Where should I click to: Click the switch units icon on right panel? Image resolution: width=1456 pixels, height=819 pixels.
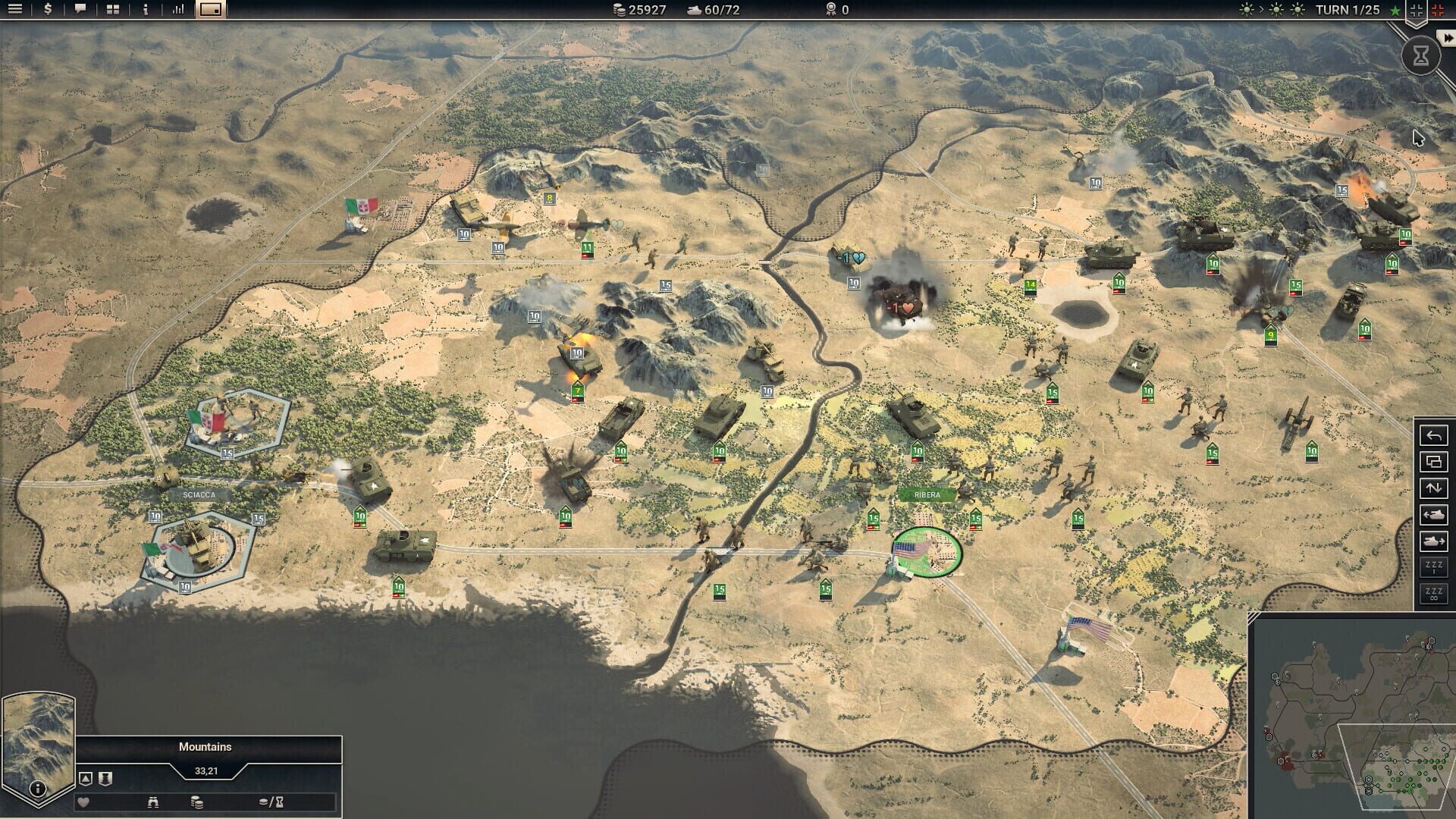[x=1433, y=487]
